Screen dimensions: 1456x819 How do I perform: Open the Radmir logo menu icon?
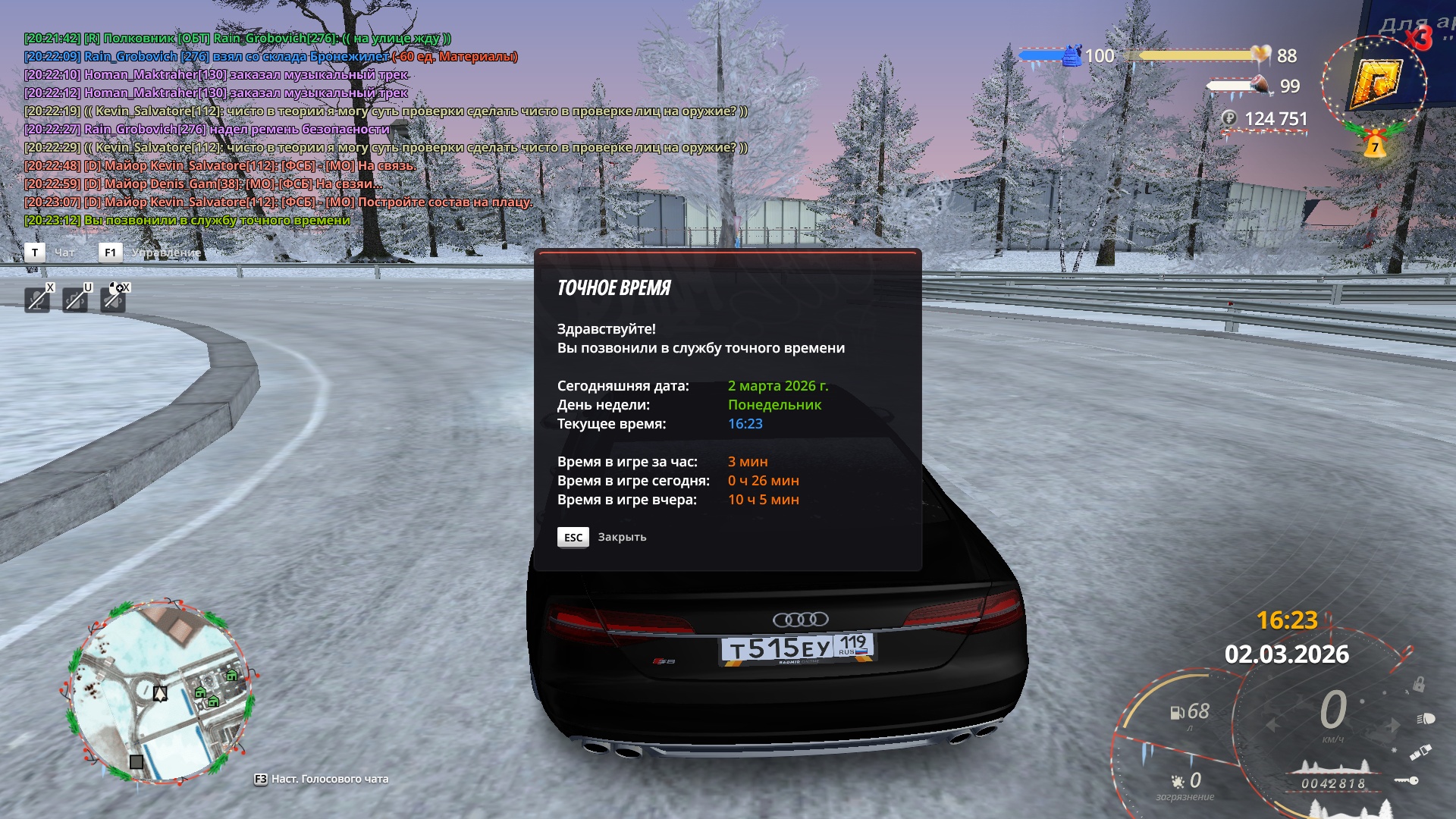pyautogui.click(x=1373, y=83)
